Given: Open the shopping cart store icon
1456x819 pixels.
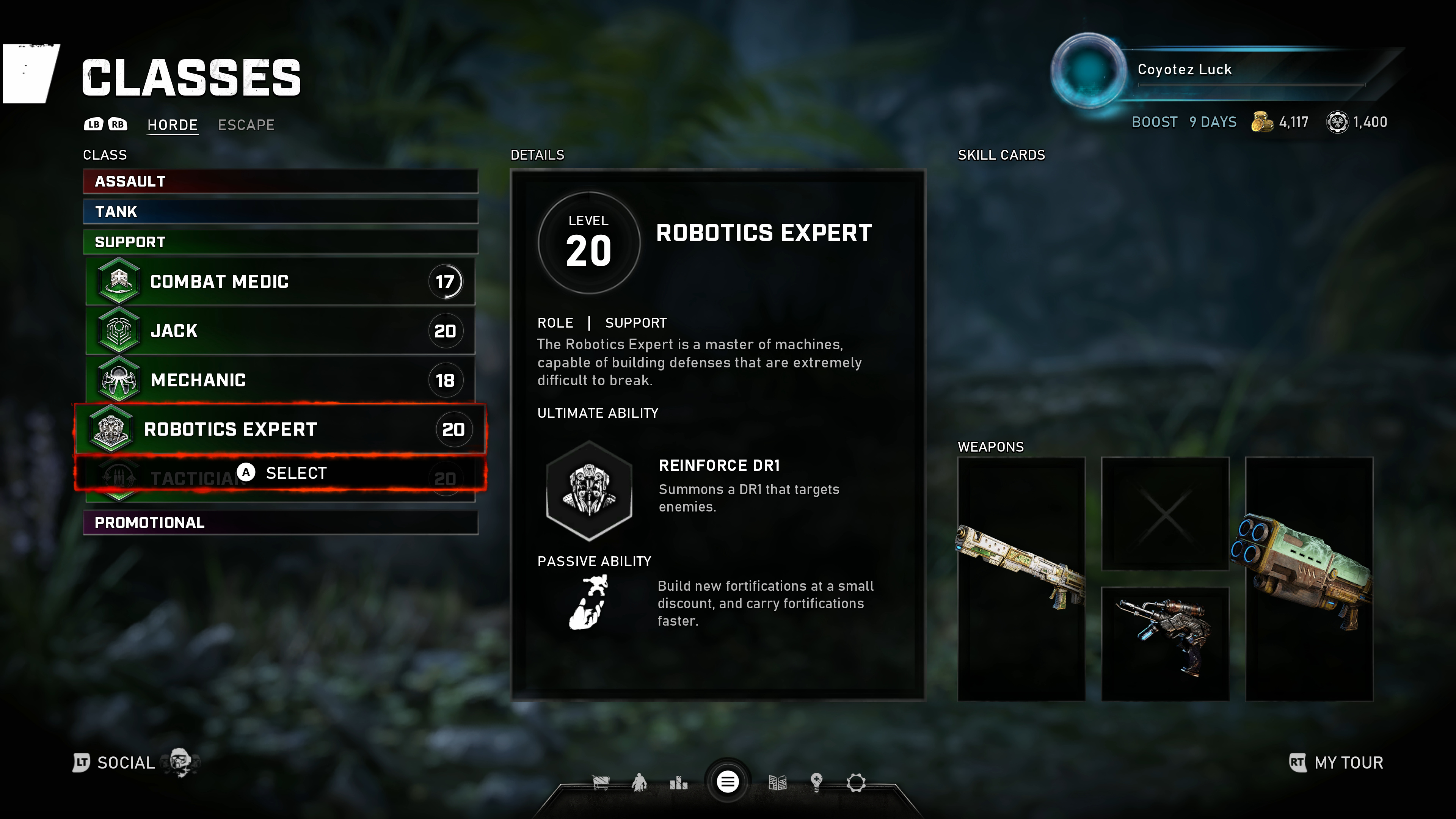Looking at the screenshot, I should (600, 782).
